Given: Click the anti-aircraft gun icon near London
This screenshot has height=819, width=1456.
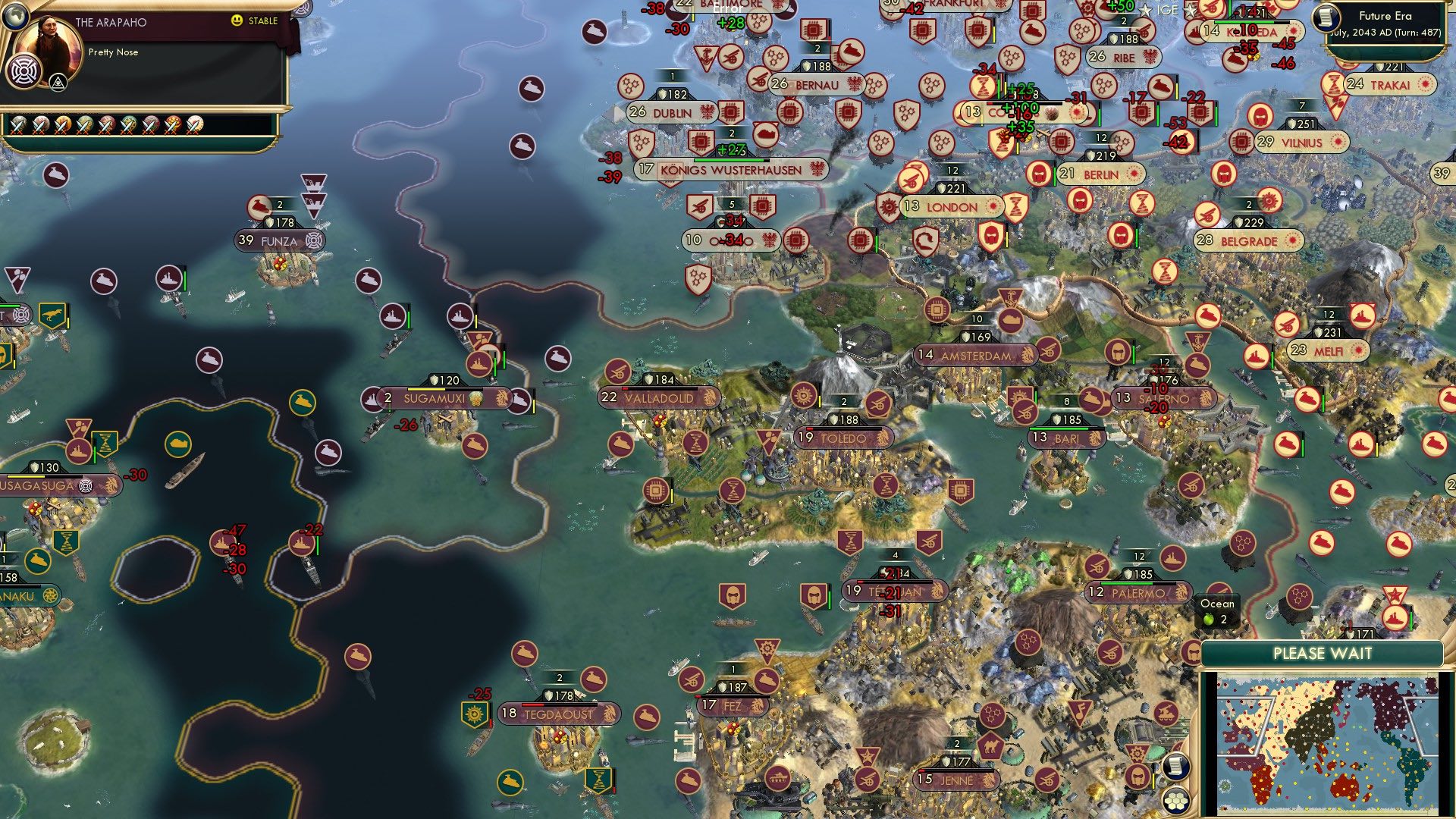Looking at the screenshot, I should pos(910,178).
